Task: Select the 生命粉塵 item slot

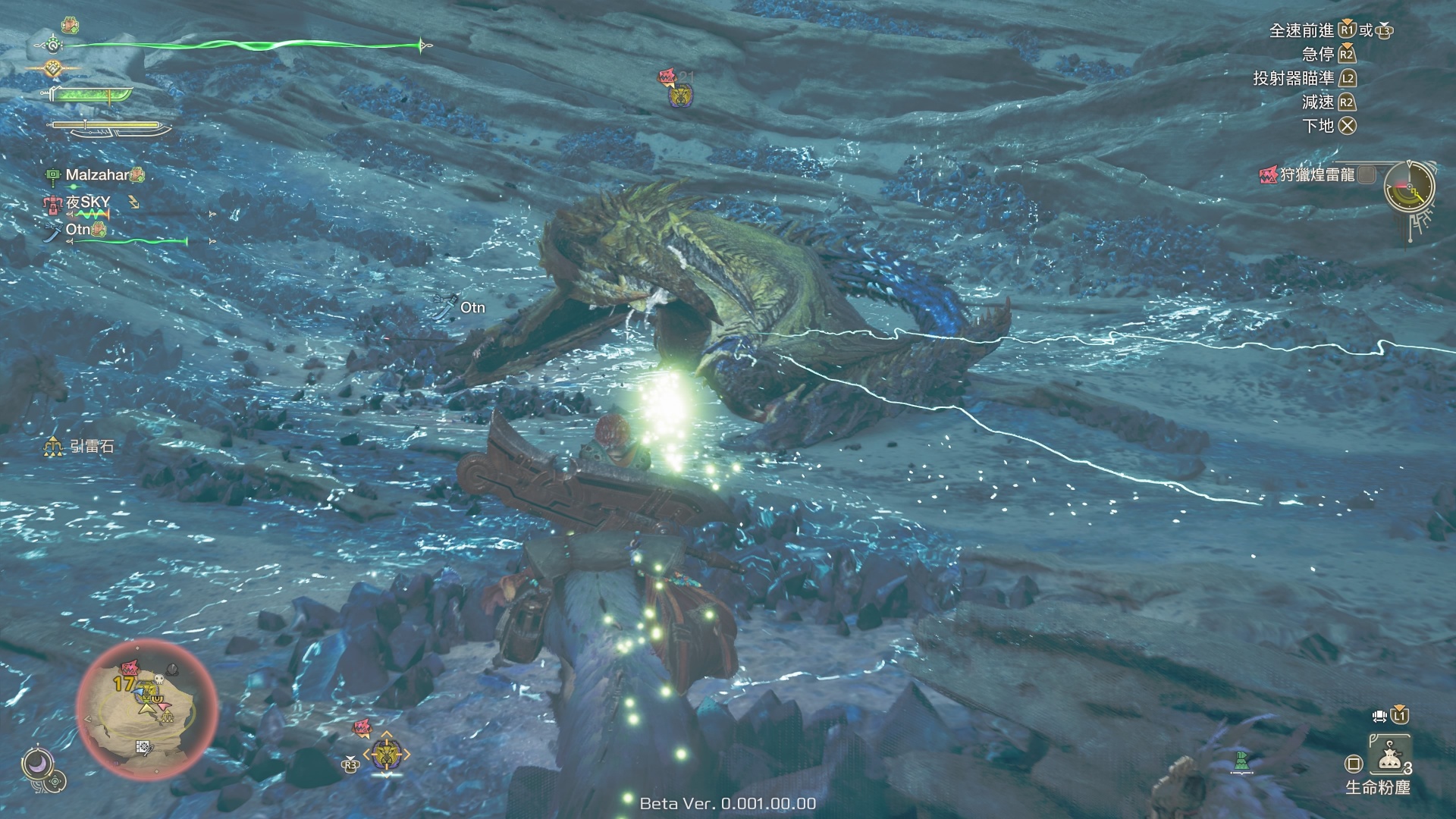Action: (x=1389, y=755)
